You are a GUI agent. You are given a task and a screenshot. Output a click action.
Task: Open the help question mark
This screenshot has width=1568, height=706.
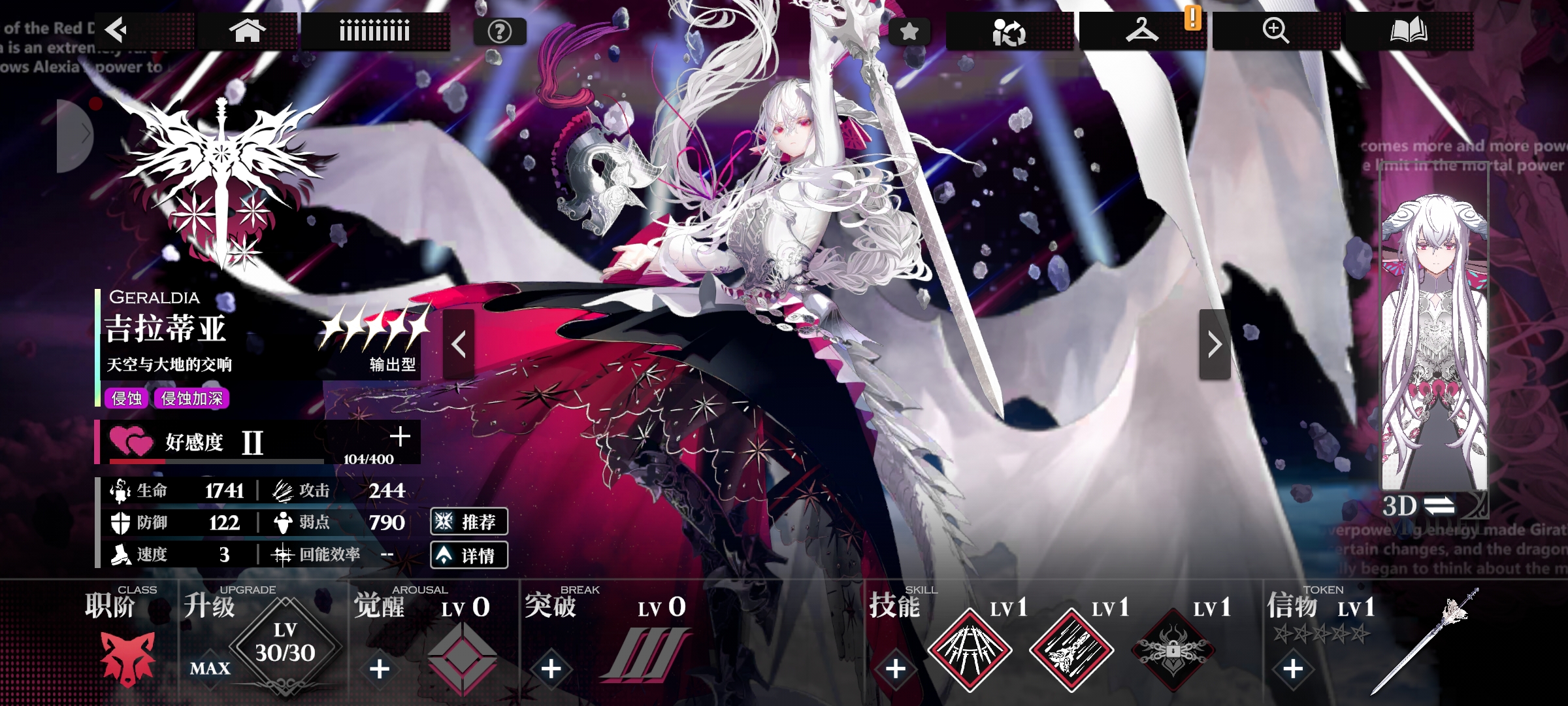click(500, 31)
